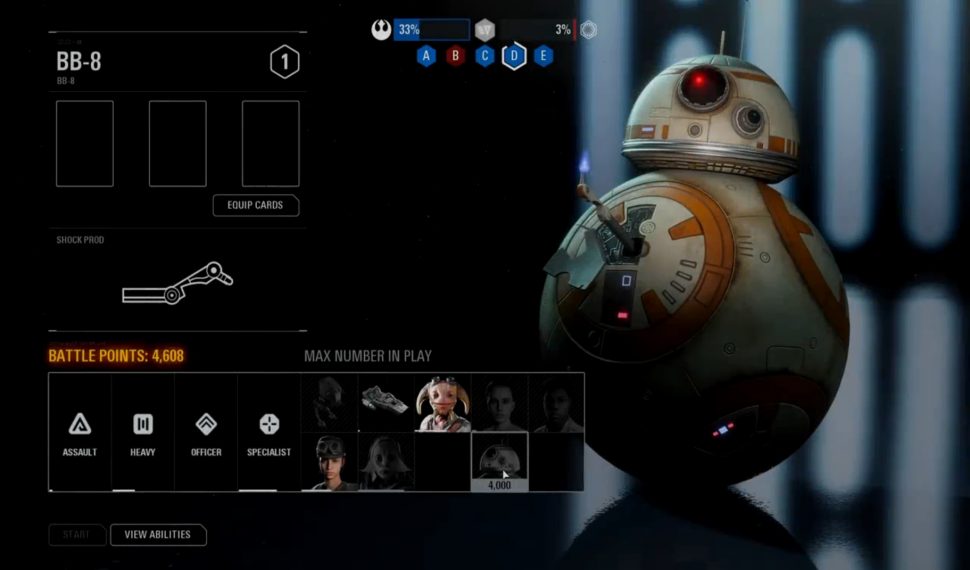Select the speeder vehicle tile
This screenshot has height=570, width=970.
pyautogui.click(x=386, y=403)
